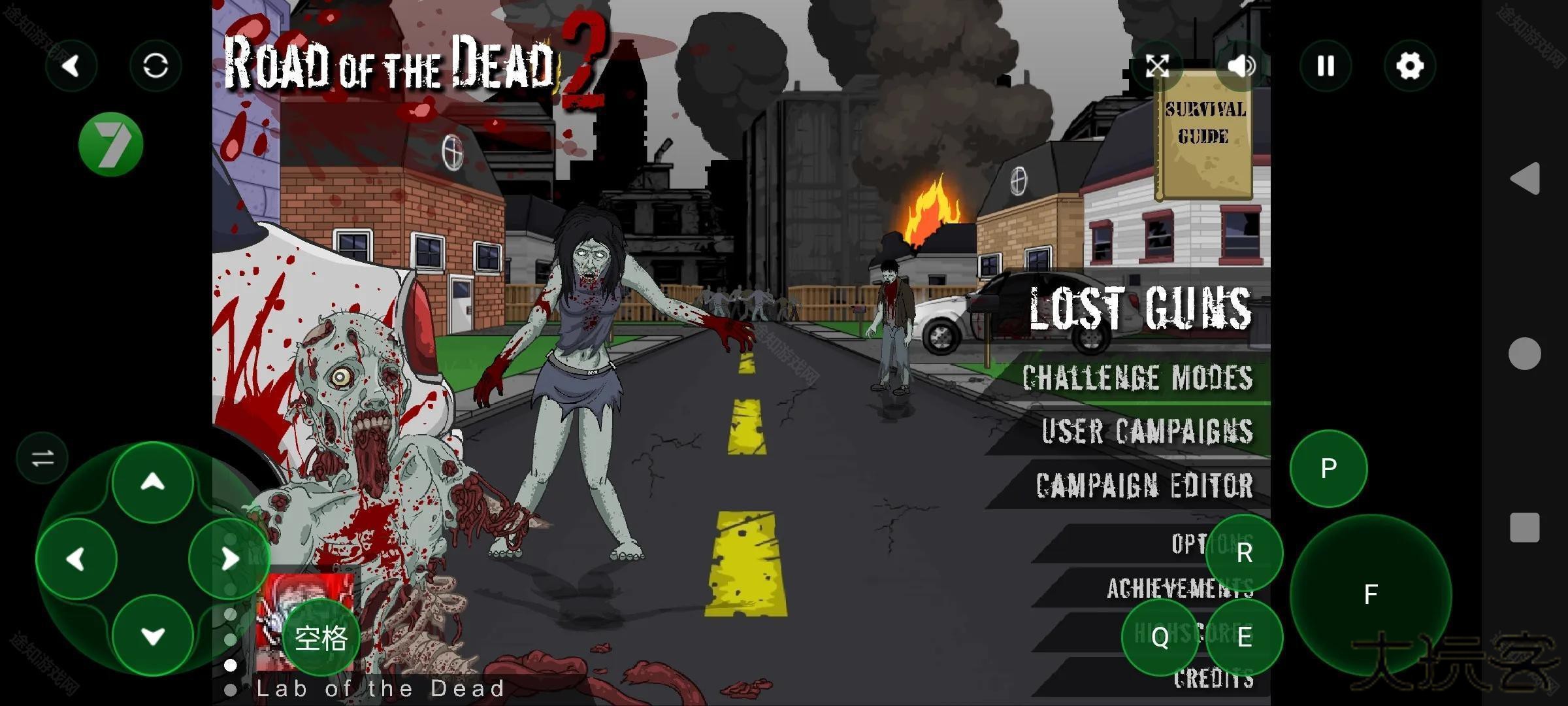Start the Lost Guns campaign

[x=1140, y=308]
